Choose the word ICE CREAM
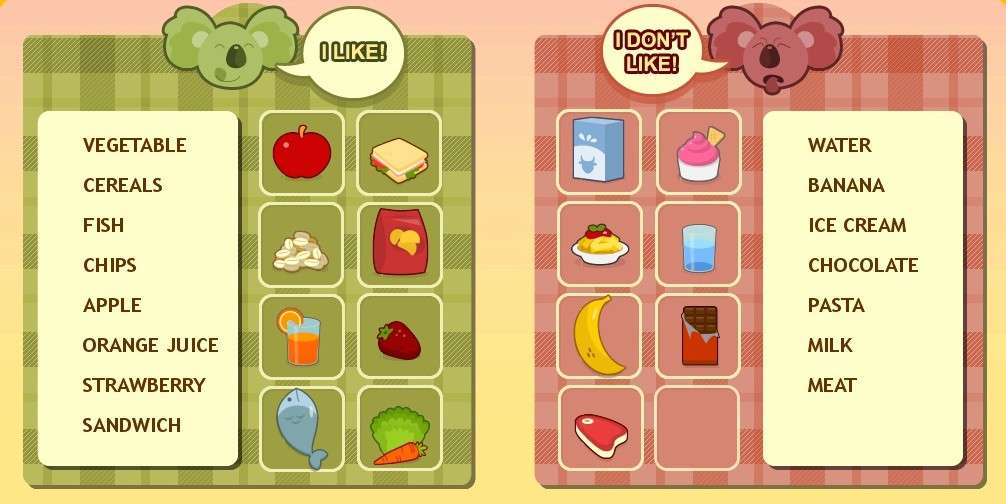The width and height of the screenshot is (1006, 504). pos(857,226)
